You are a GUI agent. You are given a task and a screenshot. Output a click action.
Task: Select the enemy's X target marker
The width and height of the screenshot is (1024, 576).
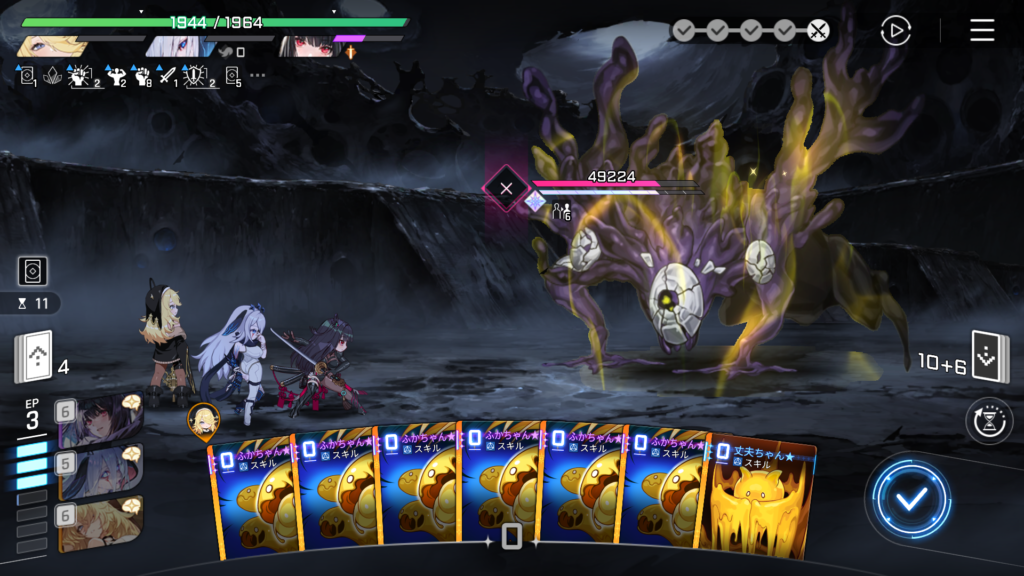pos(506,188)
